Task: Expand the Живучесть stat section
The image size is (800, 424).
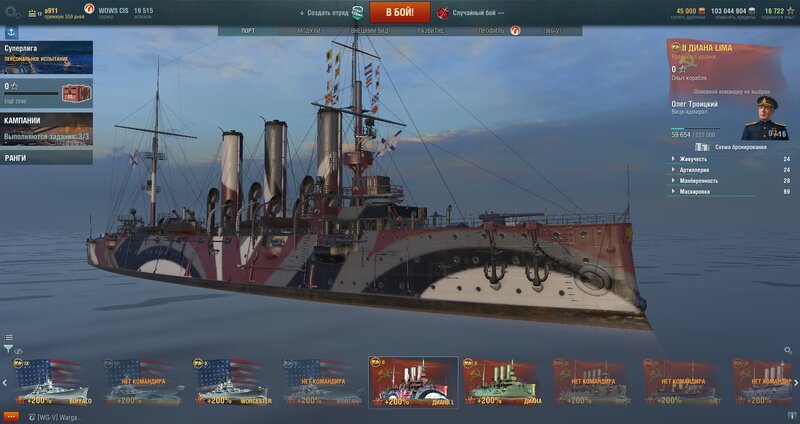Action: coord(694,159)
